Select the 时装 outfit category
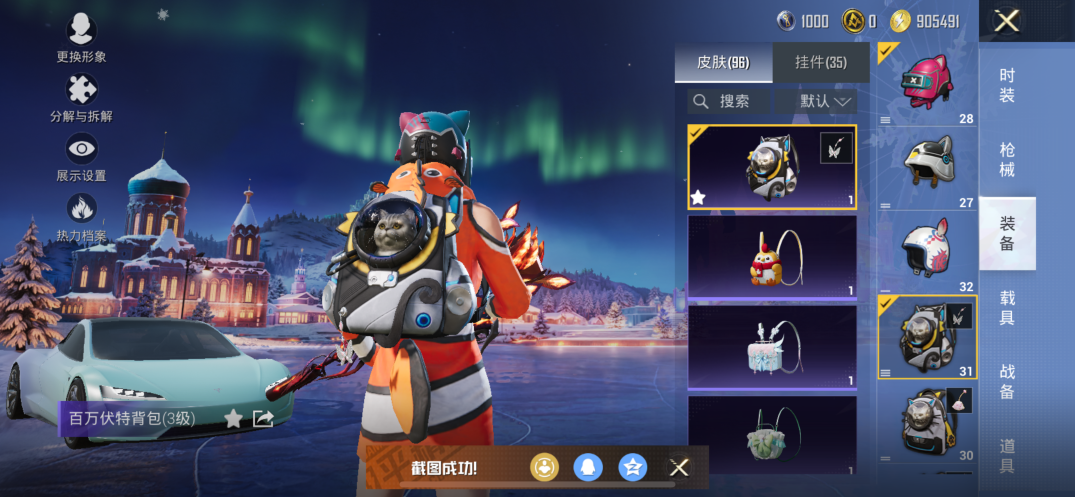This screenshot has height=497, width=1075. coord(1007,86)
